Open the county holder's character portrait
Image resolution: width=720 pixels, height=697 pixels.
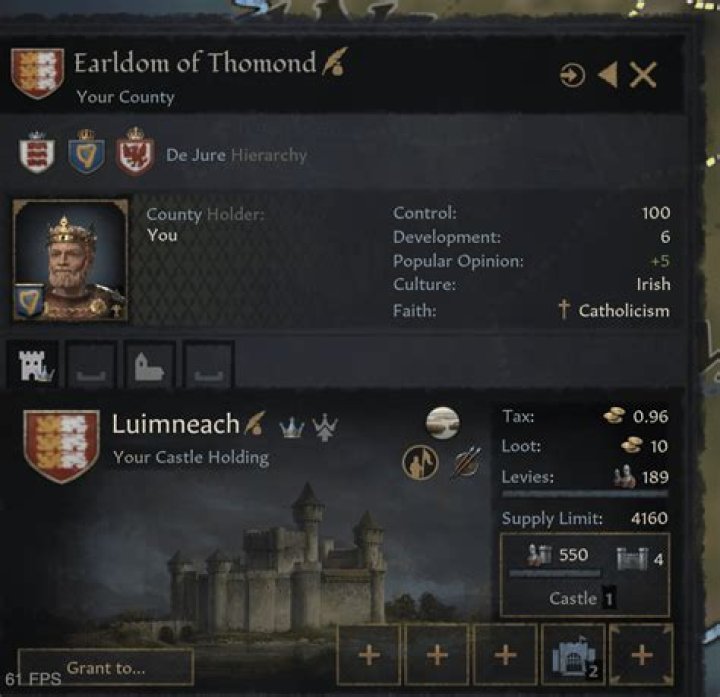point(70,260)
